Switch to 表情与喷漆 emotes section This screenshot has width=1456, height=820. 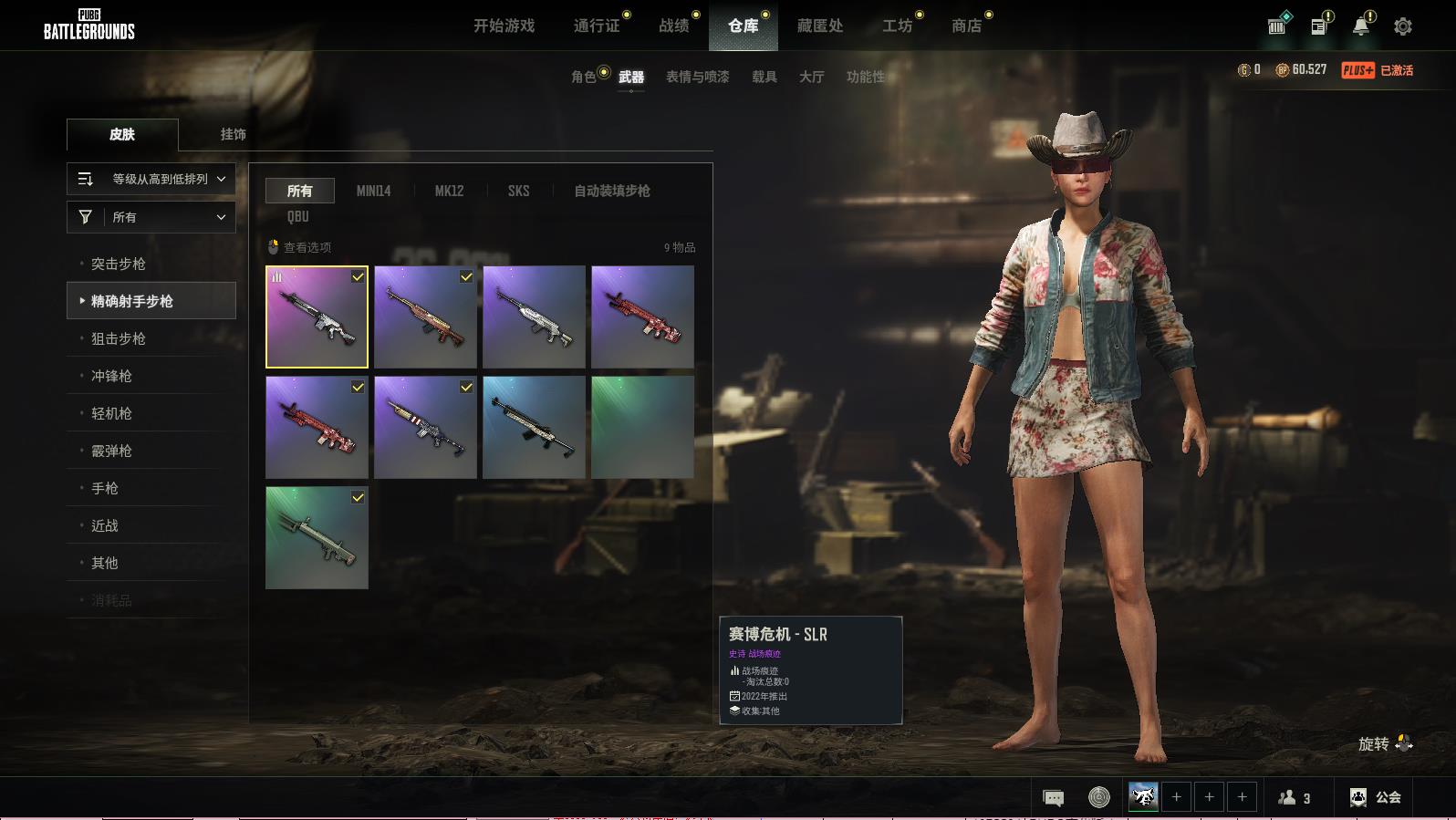click(697, 77)
